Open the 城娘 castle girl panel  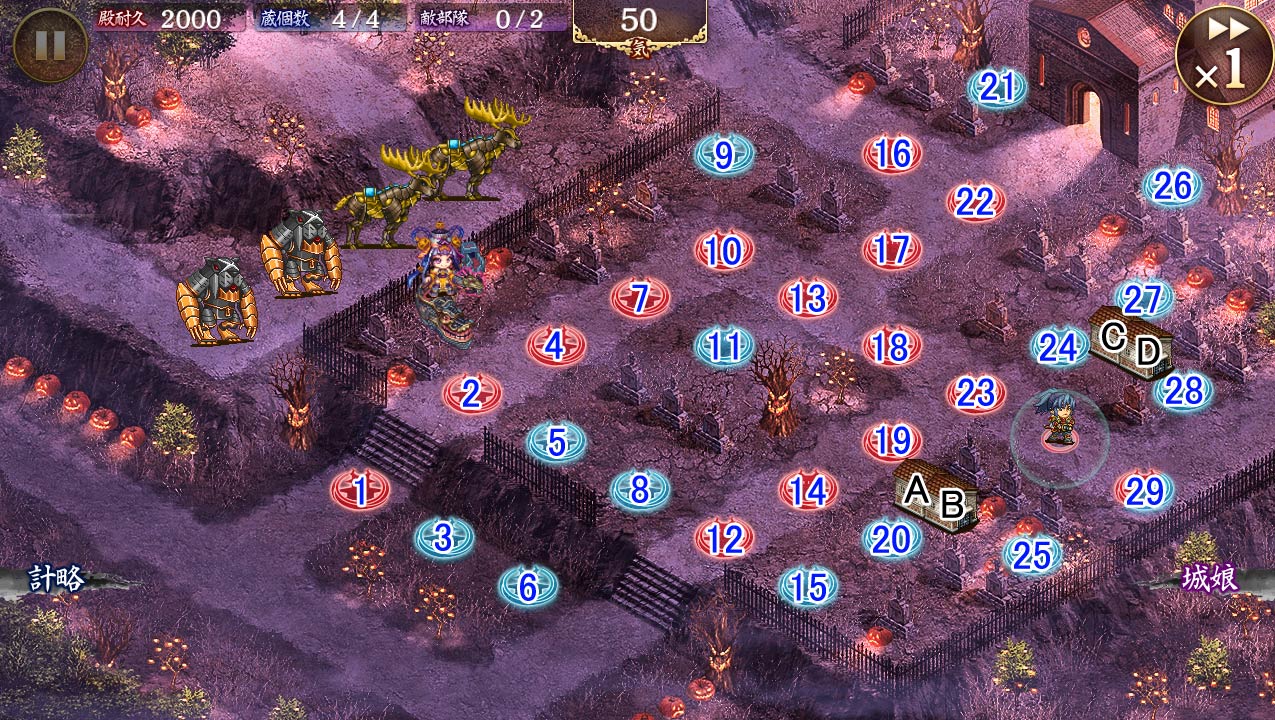click(x=1211, y=579)
